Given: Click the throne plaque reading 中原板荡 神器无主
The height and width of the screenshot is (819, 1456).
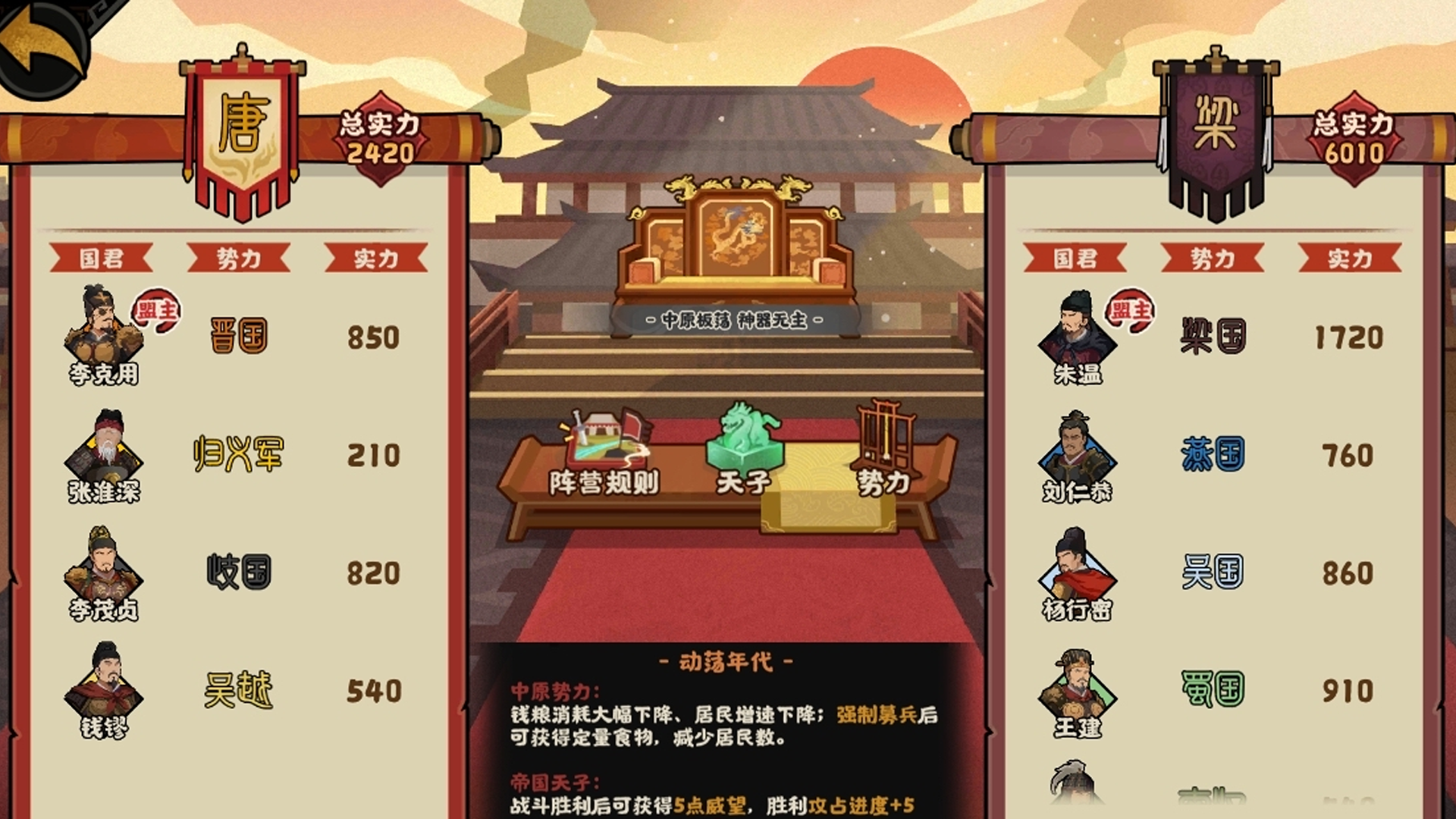Looking at the screenshot, I should (732, 320).
